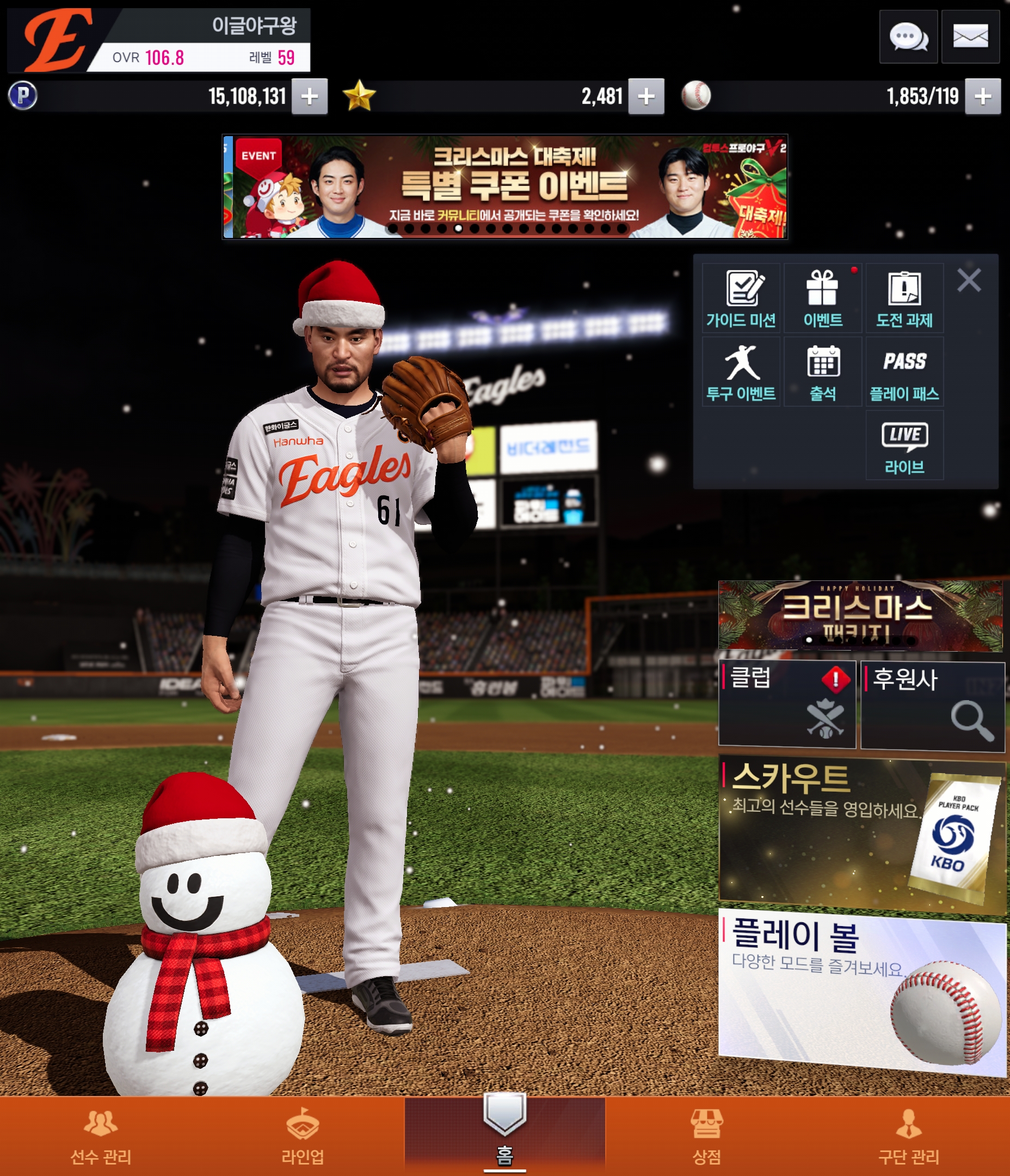Open the 이벤트 gift box menu
1010x1176 pixels.
point(823,298)
